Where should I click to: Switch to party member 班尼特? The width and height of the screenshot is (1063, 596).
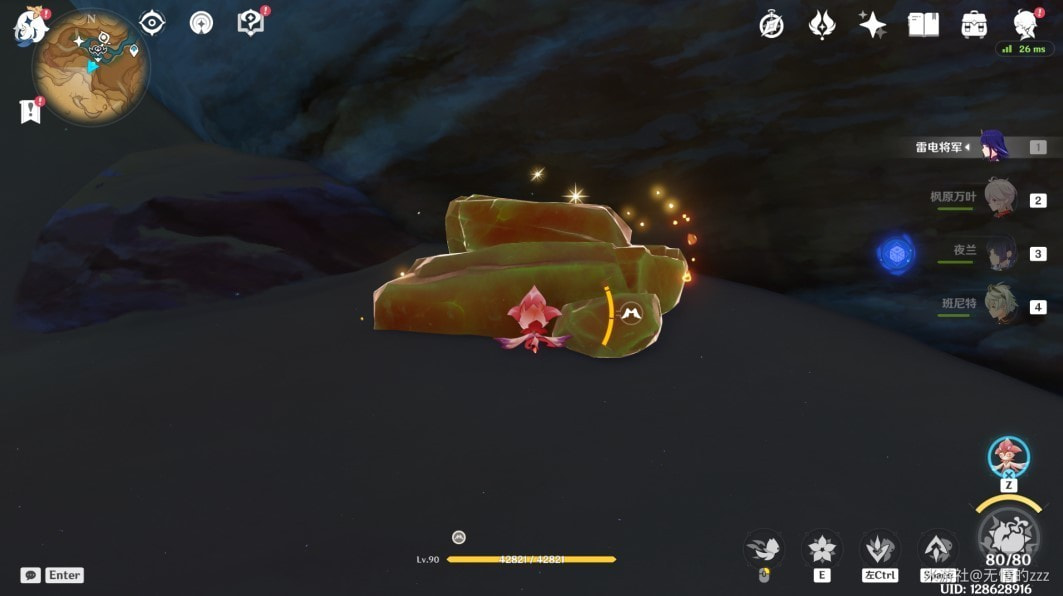tap(998, 304)
